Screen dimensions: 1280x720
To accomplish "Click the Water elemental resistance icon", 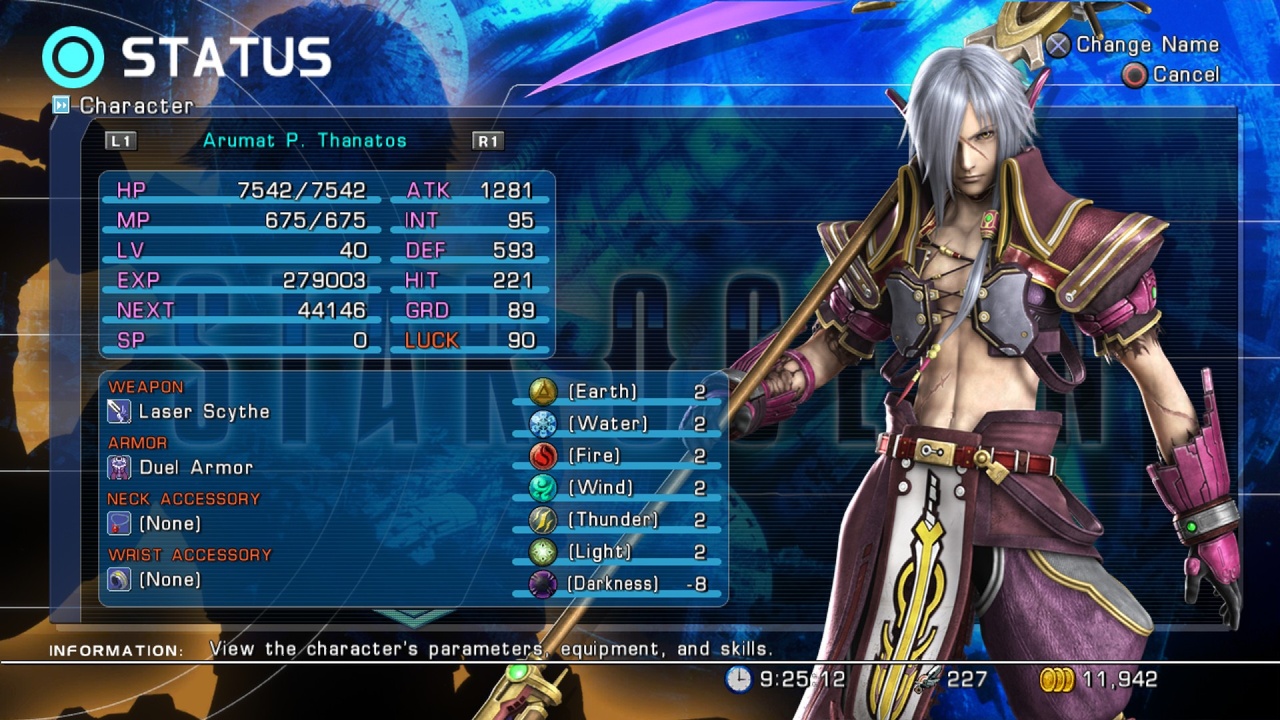I will pos(541,423).
